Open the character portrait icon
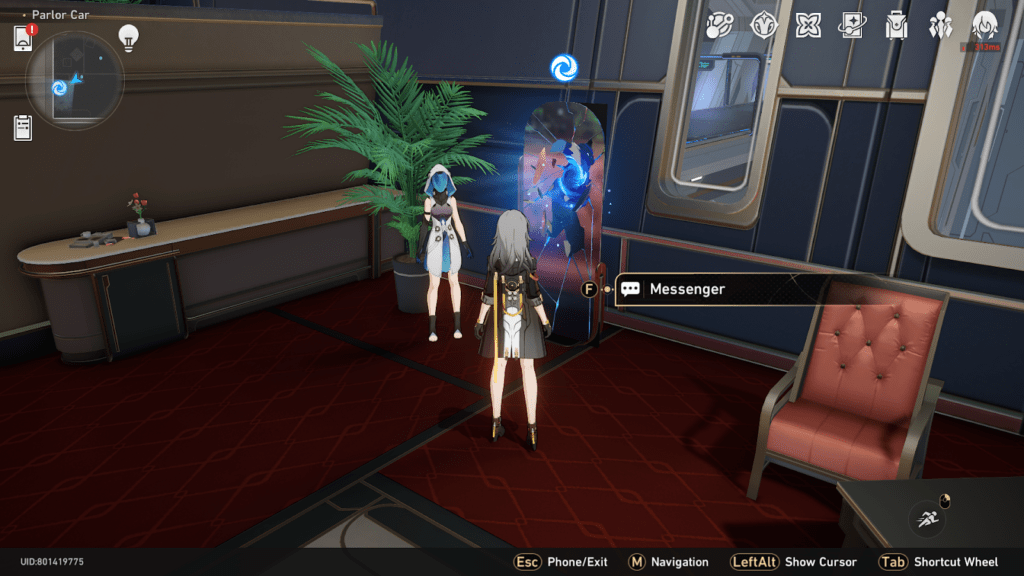 pos(985,25)
